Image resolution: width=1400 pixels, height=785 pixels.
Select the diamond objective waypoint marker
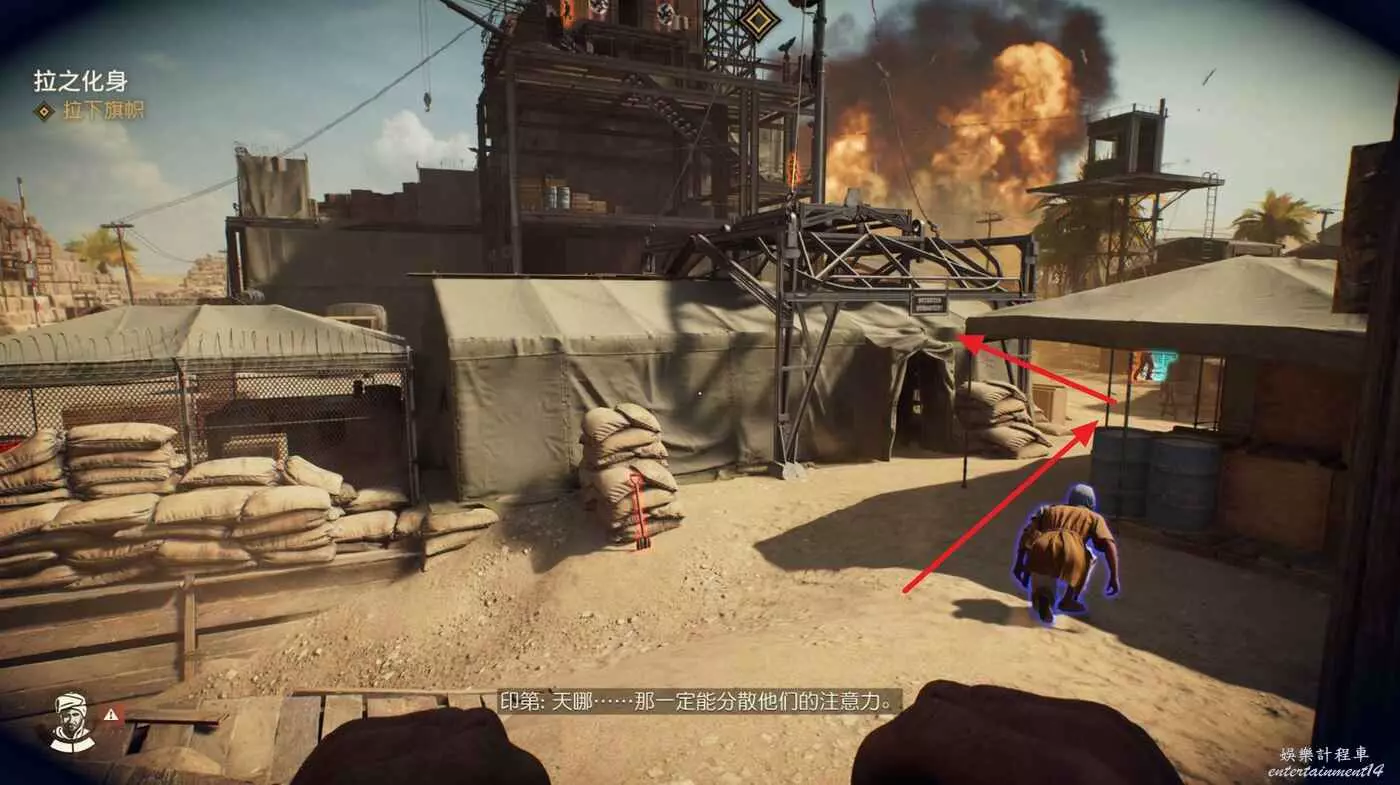(x=757, y=19)
